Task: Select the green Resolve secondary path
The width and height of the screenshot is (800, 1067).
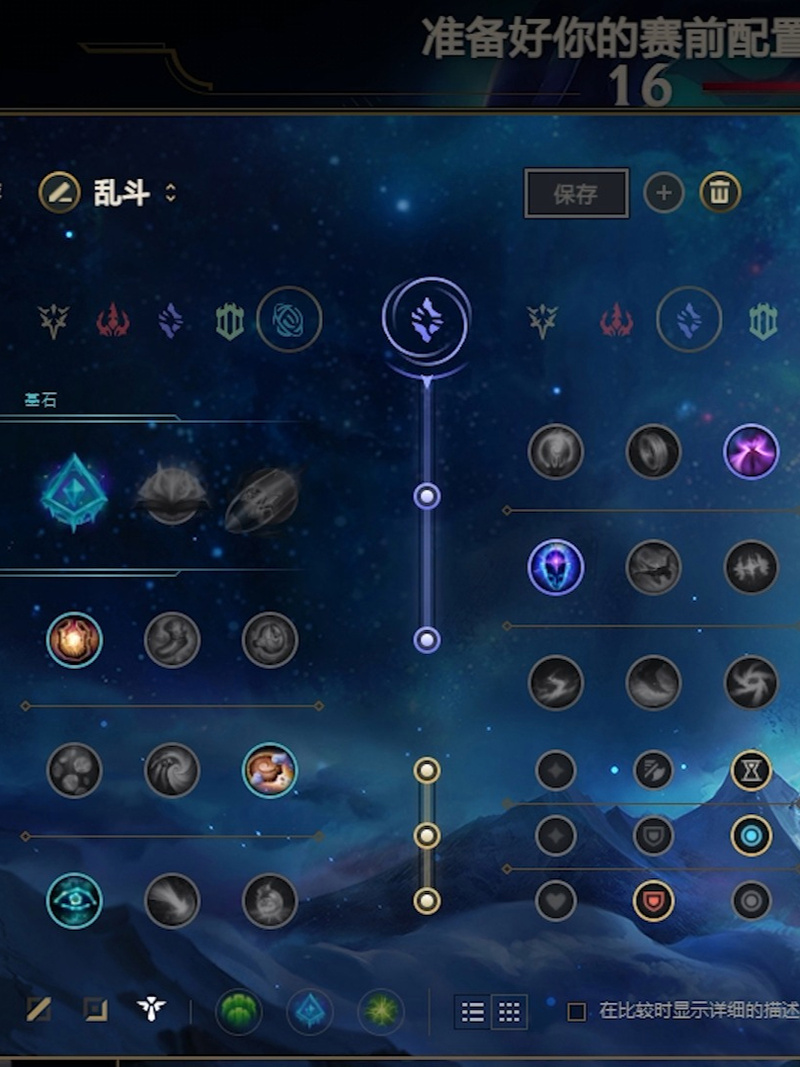Action: point(764,321)
